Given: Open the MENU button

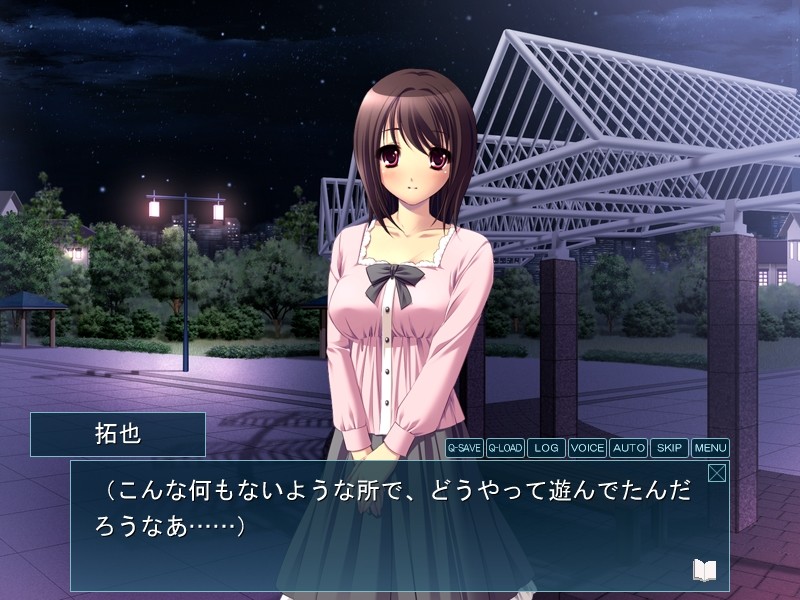Looking at the screenshot, I should tap(710, 448).
